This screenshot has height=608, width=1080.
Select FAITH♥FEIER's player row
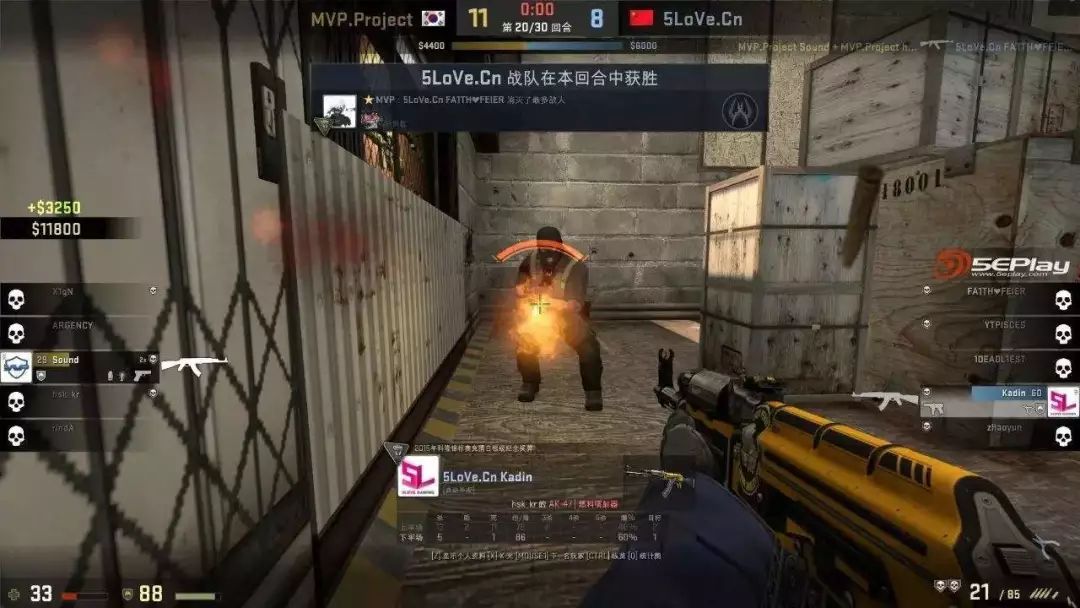[x=996, y=292]
